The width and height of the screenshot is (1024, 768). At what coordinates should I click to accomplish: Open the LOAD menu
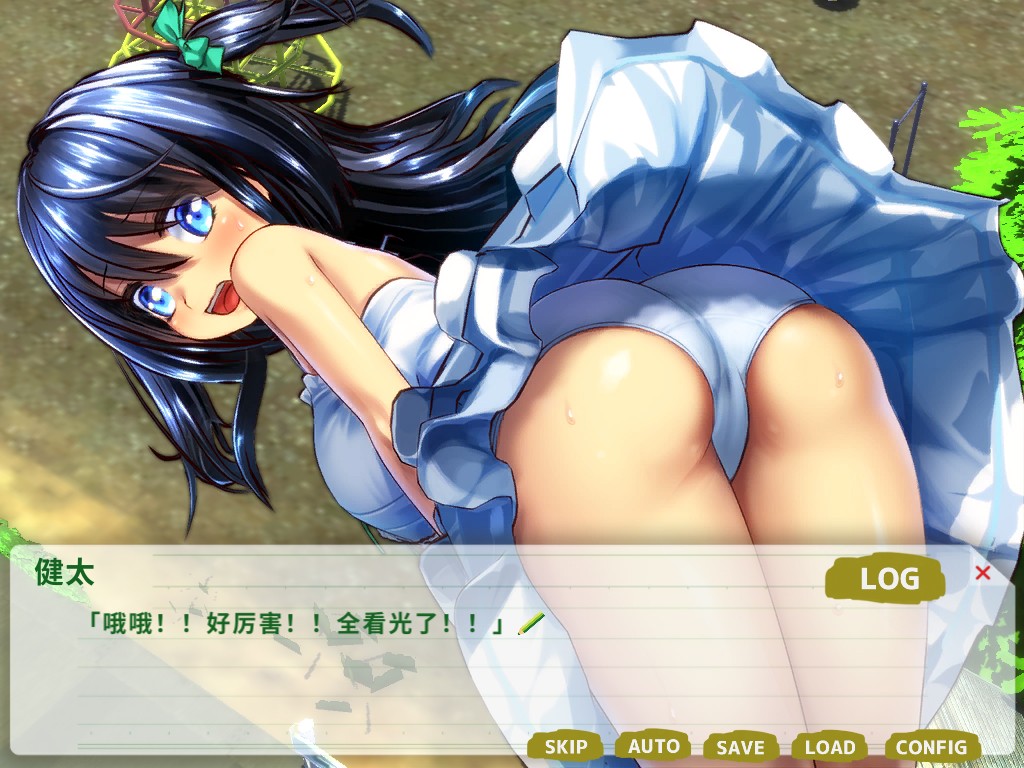click(830, 747)
